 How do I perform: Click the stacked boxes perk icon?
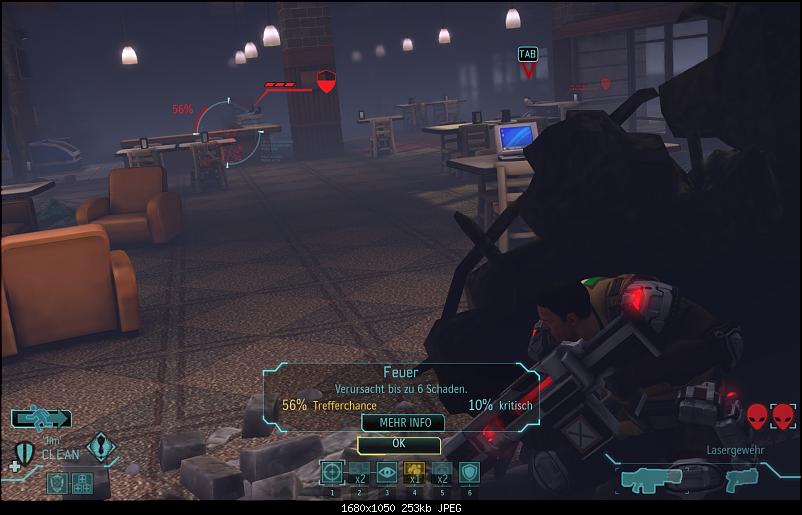coord(81,483)
